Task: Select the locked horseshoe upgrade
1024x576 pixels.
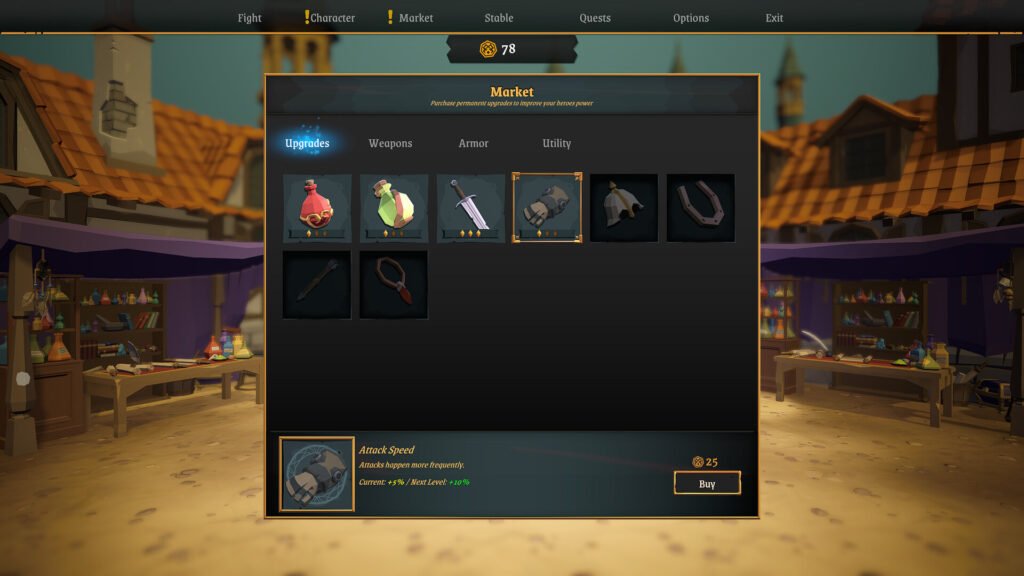Action: point(701,208)
